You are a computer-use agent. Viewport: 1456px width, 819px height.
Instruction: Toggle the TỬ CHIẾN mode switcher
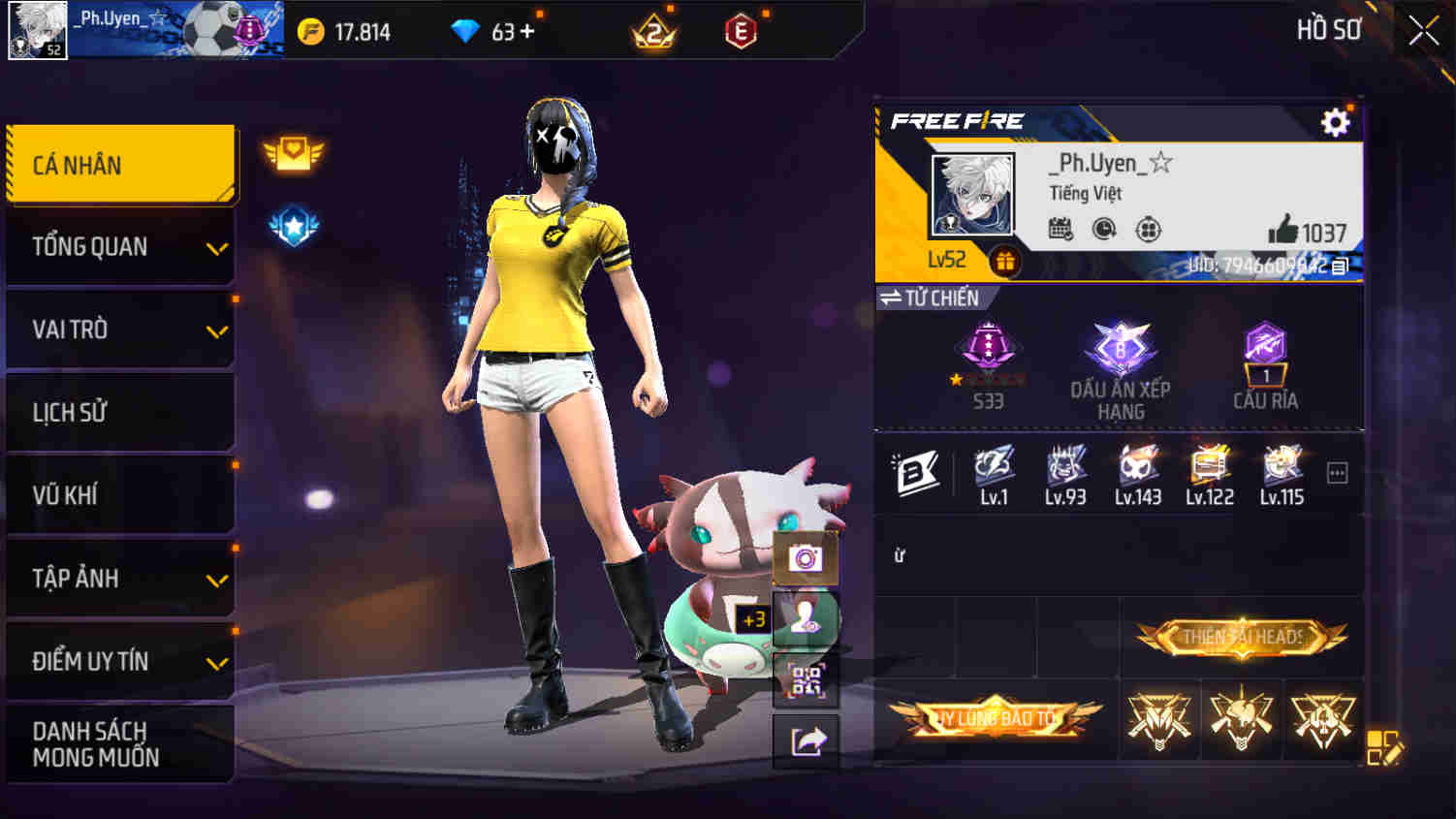coord(931,298)
